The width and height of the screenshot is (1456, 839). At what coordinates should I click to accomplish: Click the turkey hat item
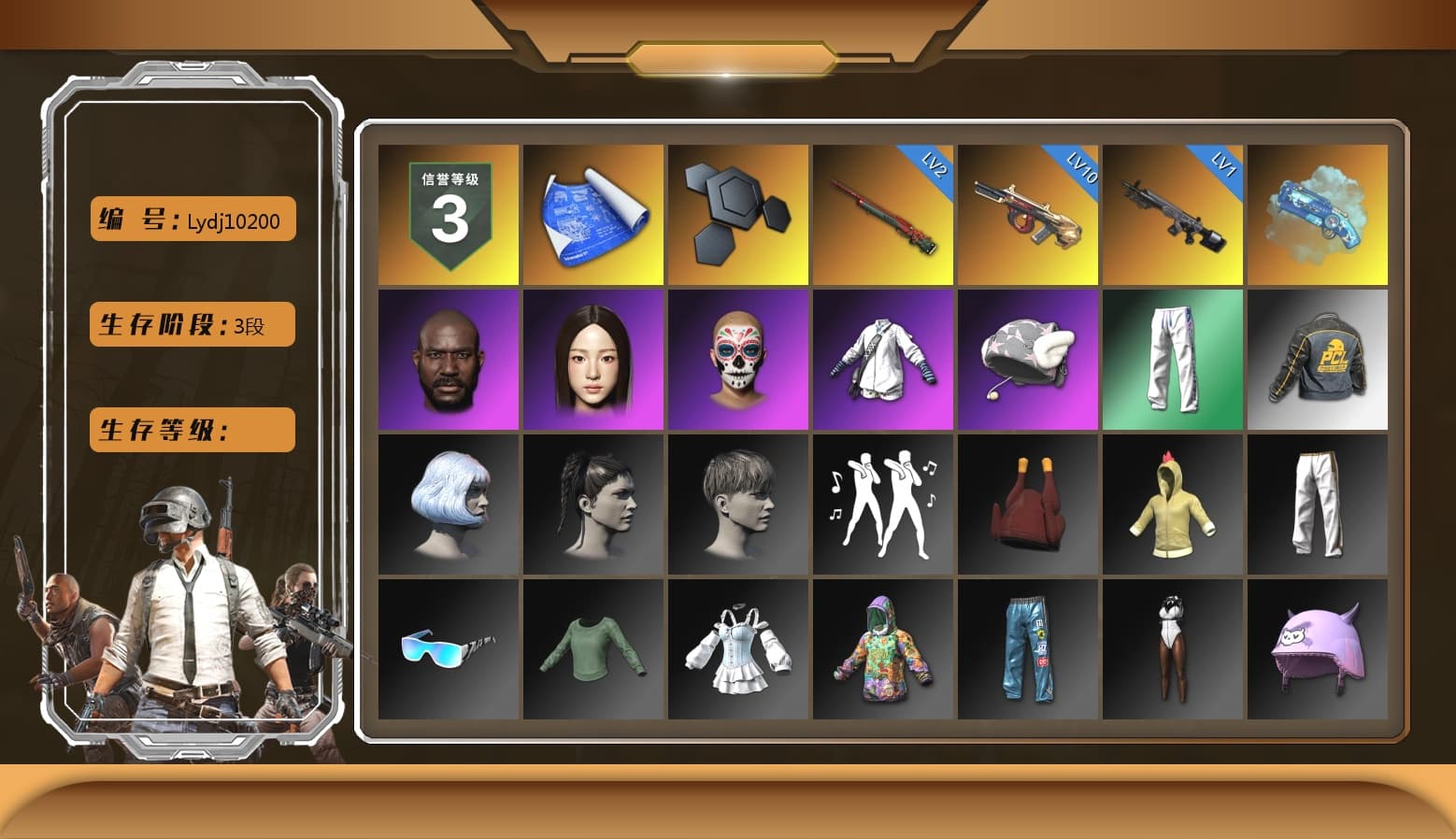1028,505
